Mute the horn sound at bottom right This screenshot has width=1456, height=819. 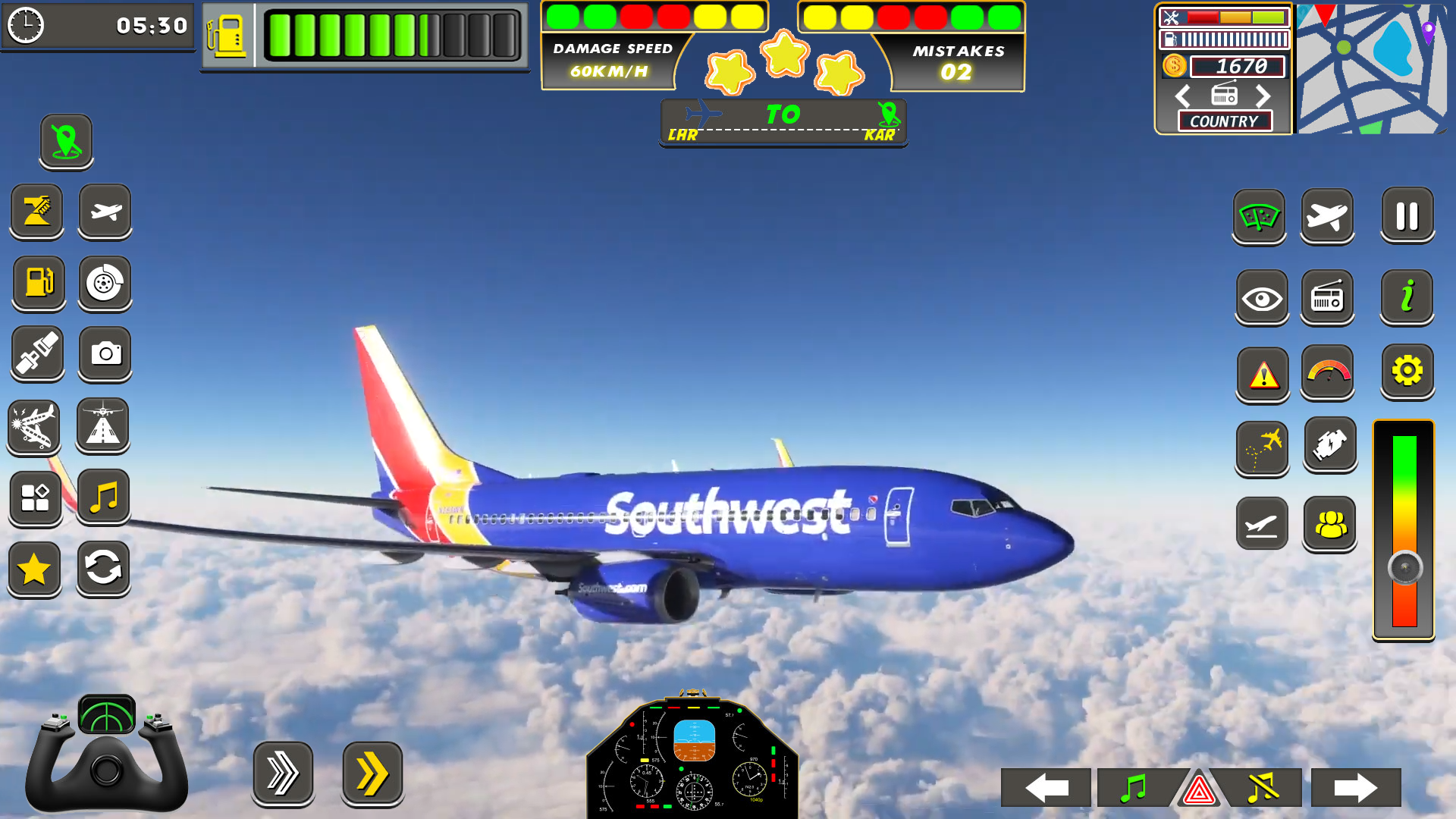click(1263, 787)
